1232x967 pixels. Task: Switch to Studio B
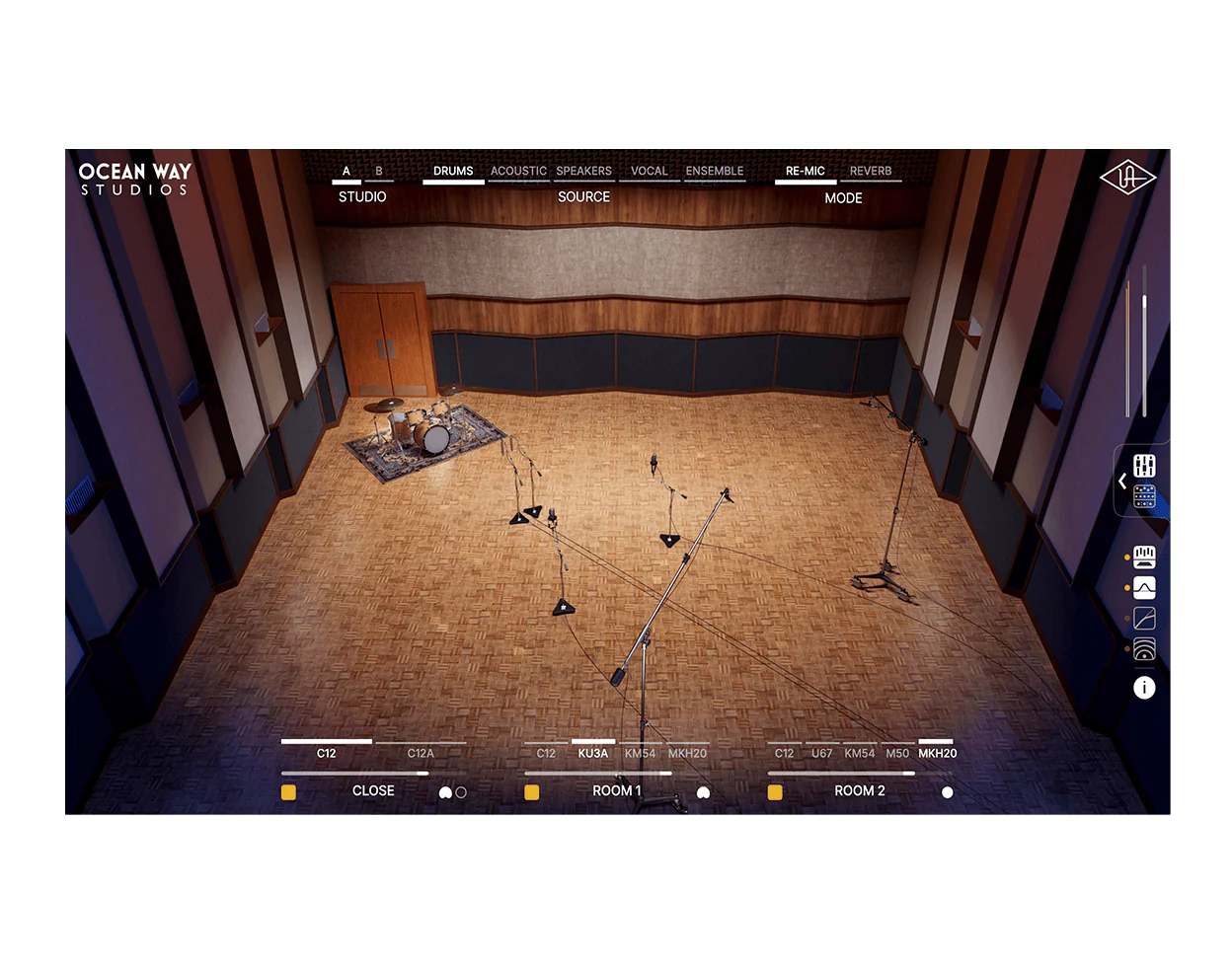coord(379,172)
